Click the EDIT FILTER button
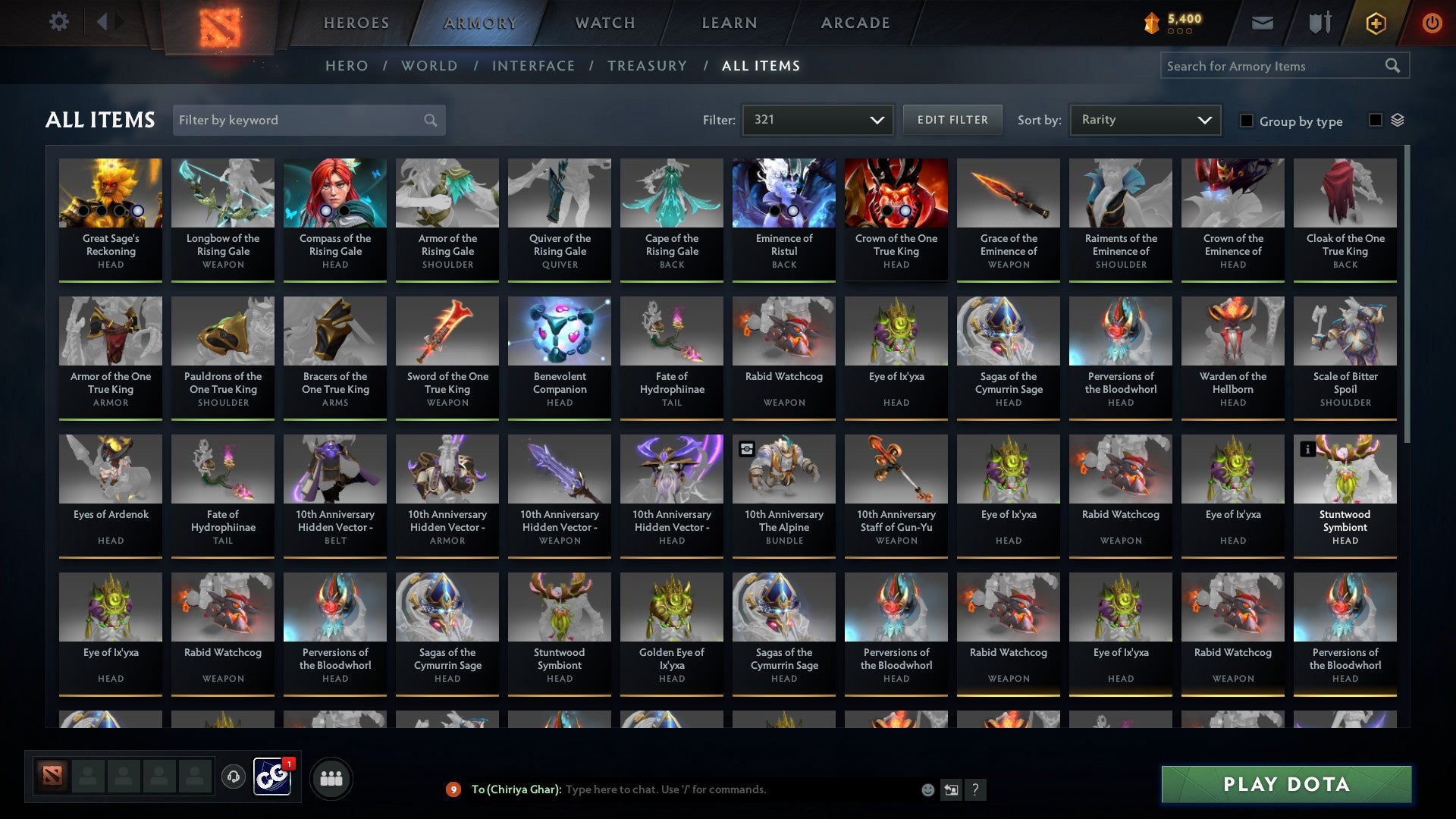 point(952,119)
